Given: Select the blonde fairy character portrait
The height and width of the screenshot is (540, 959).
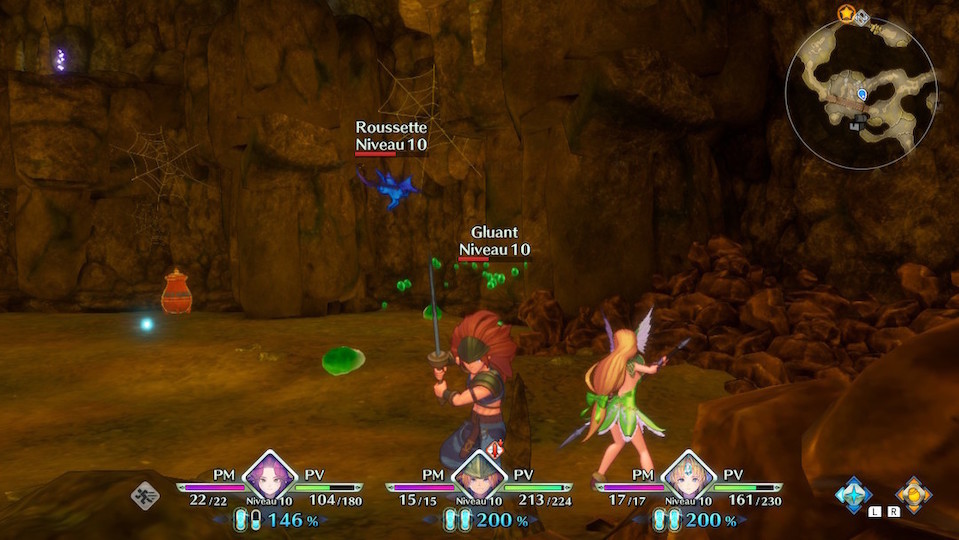Looking at the screenshot, I should click(x=687, y=476).
